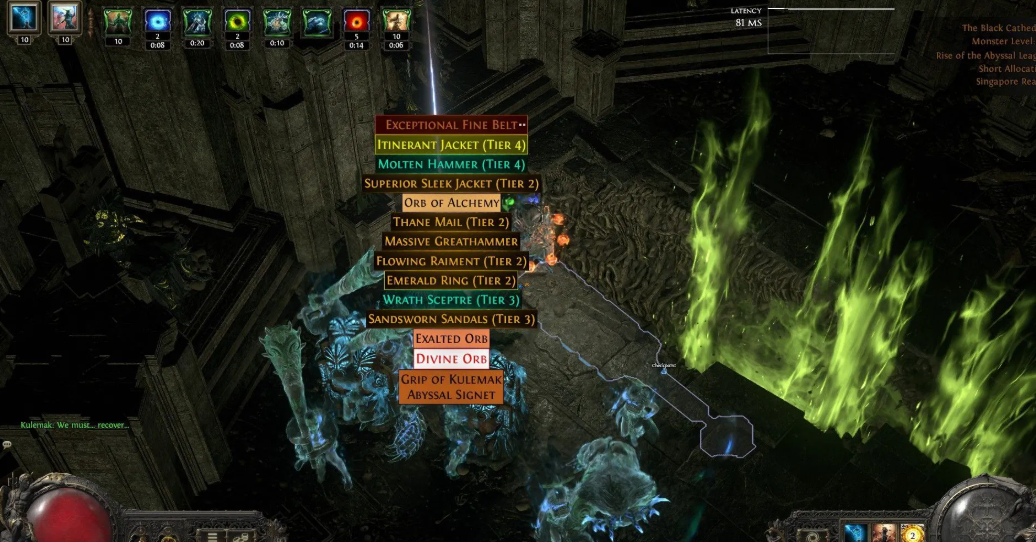Viewport: 1036px width, 542px height.
Task: Use the golden skill showing number 2
Action: point(912,532)
